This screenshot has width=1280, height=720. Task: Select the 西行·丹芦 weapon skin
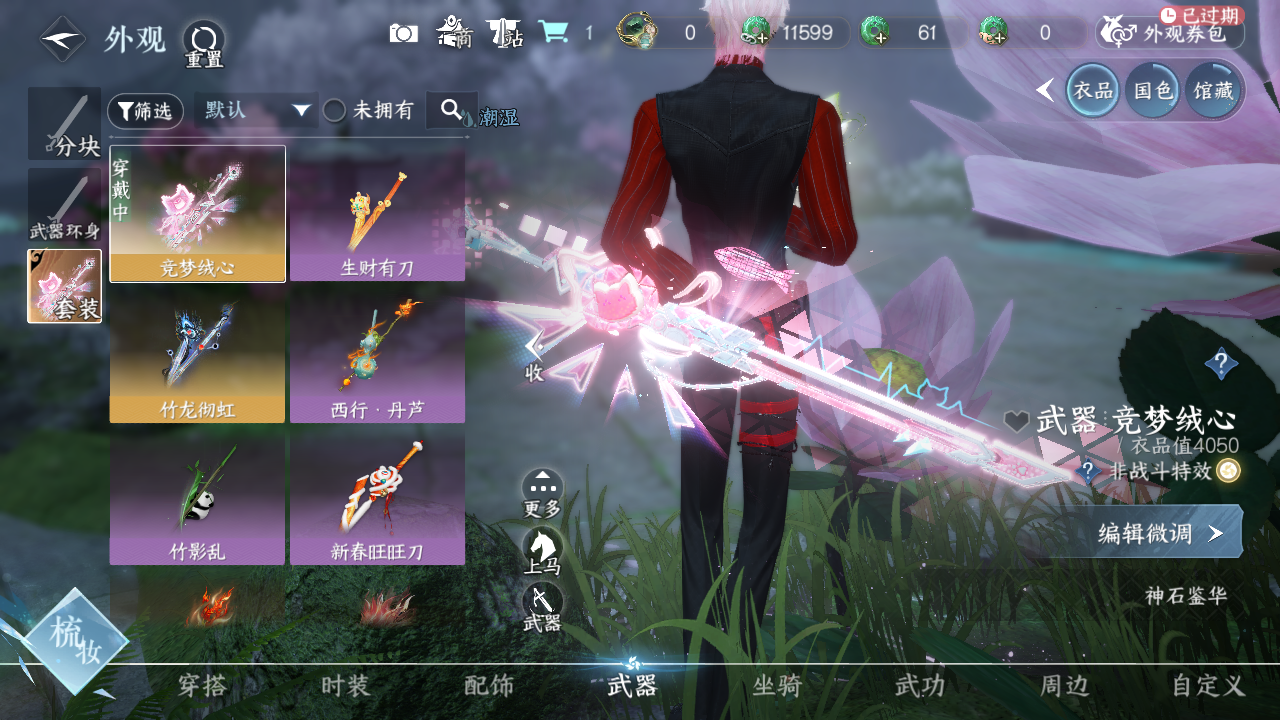pyautogui.click(x=377, y=357)
